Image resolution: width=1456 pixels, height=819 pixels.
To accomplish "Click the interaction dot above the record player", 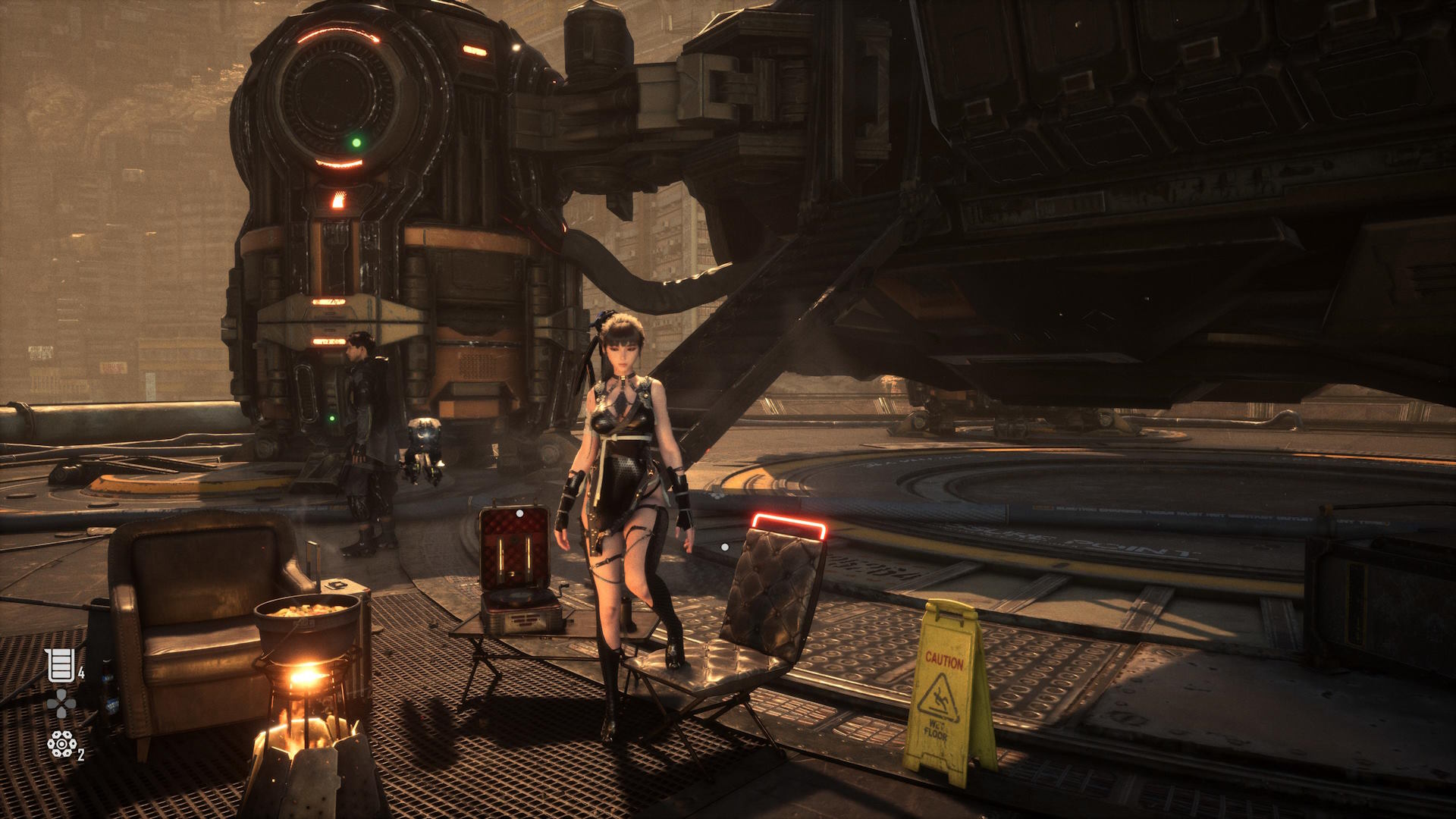I will [x=519, y=514].
